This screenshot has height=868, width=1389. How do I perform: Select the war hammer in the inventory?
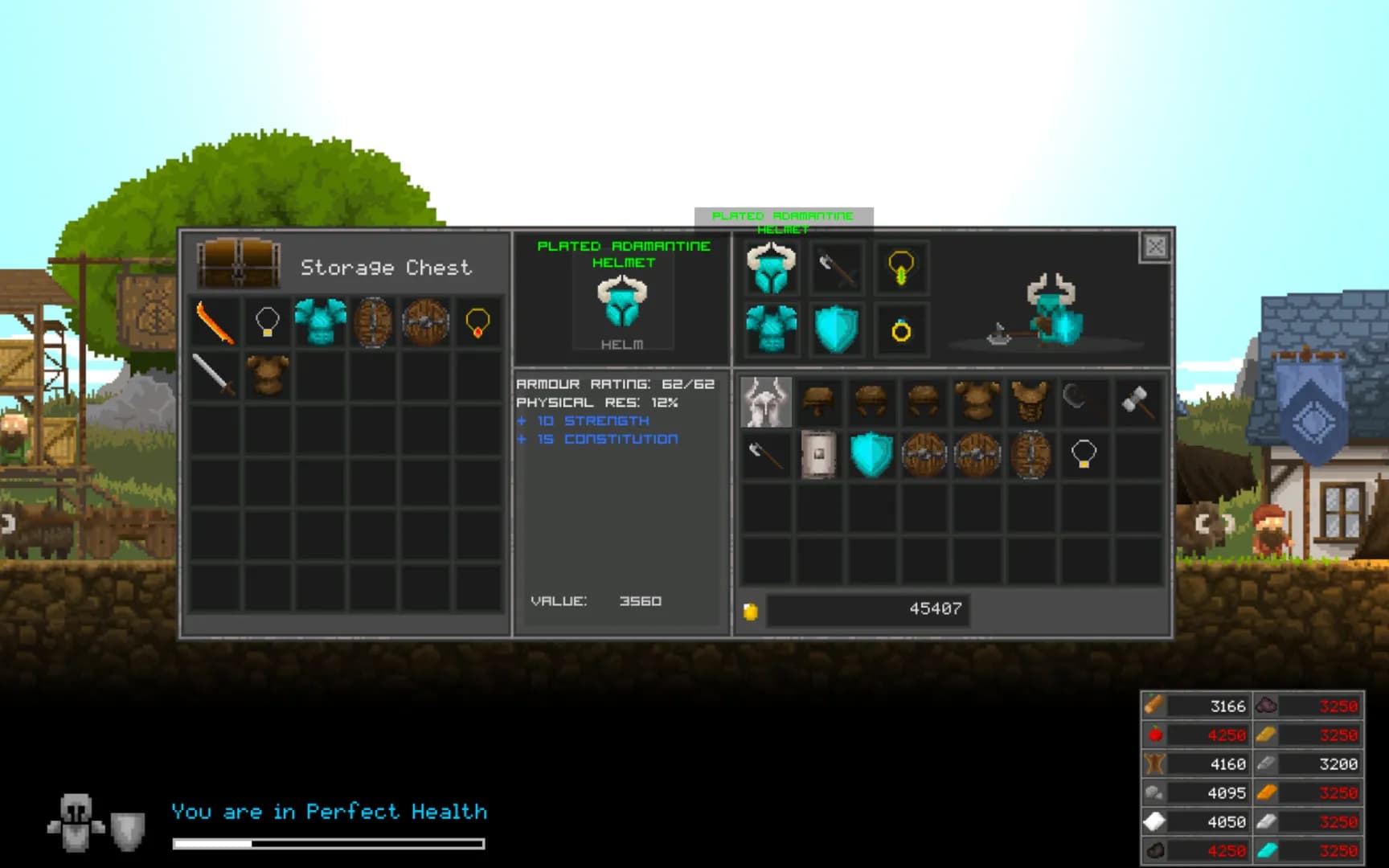1137,402
